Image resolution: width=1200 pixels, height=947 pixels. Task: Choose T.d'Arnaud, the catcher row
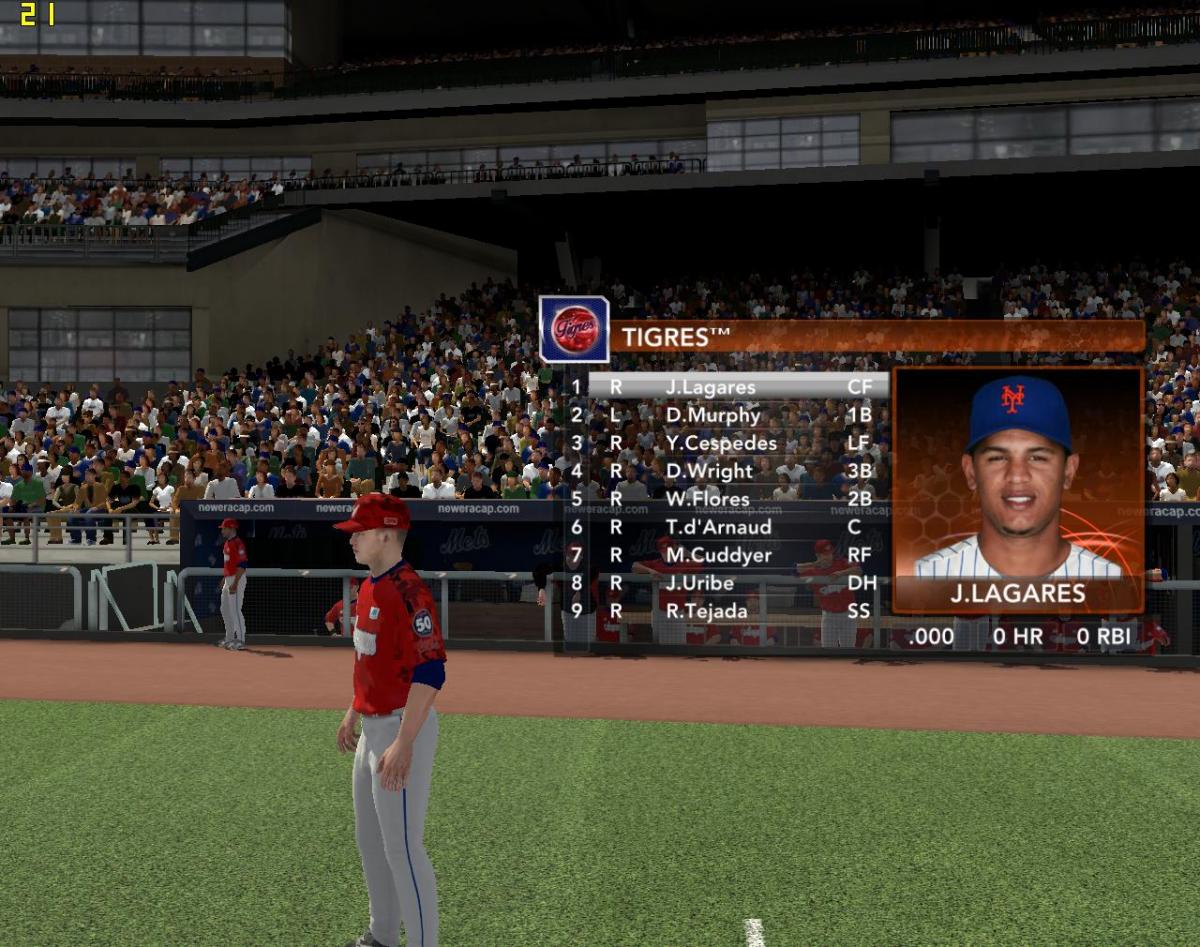point(718,527)
